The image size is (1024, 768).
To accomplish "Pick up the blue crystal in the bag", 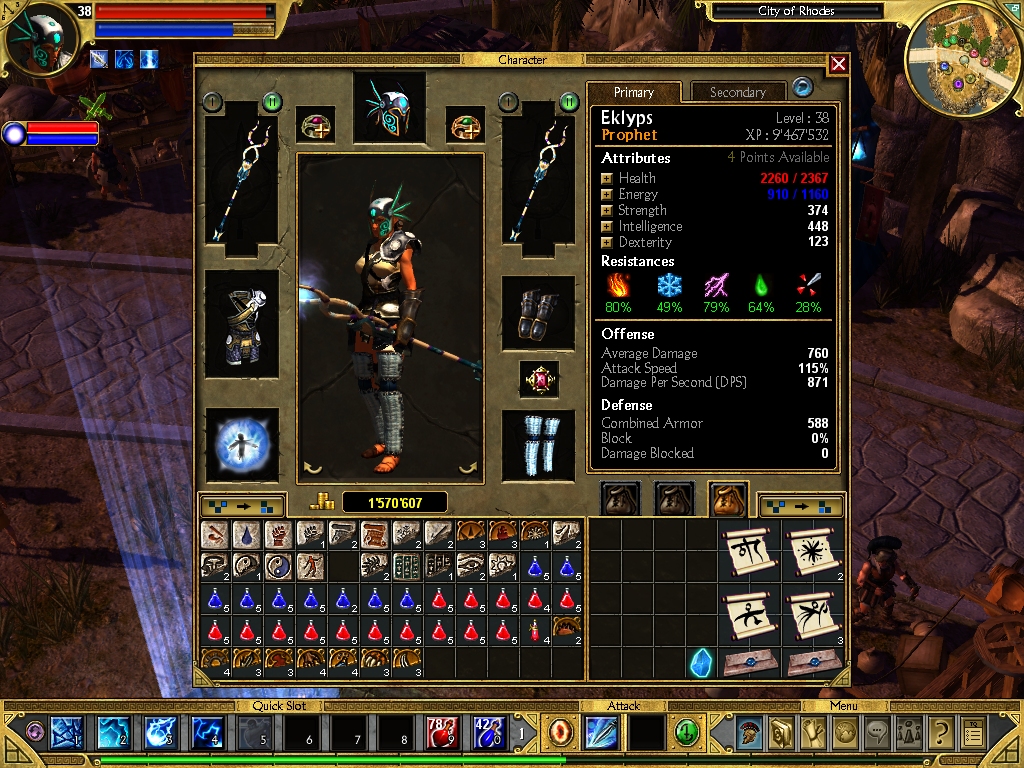I will click(x=701, y=661).
